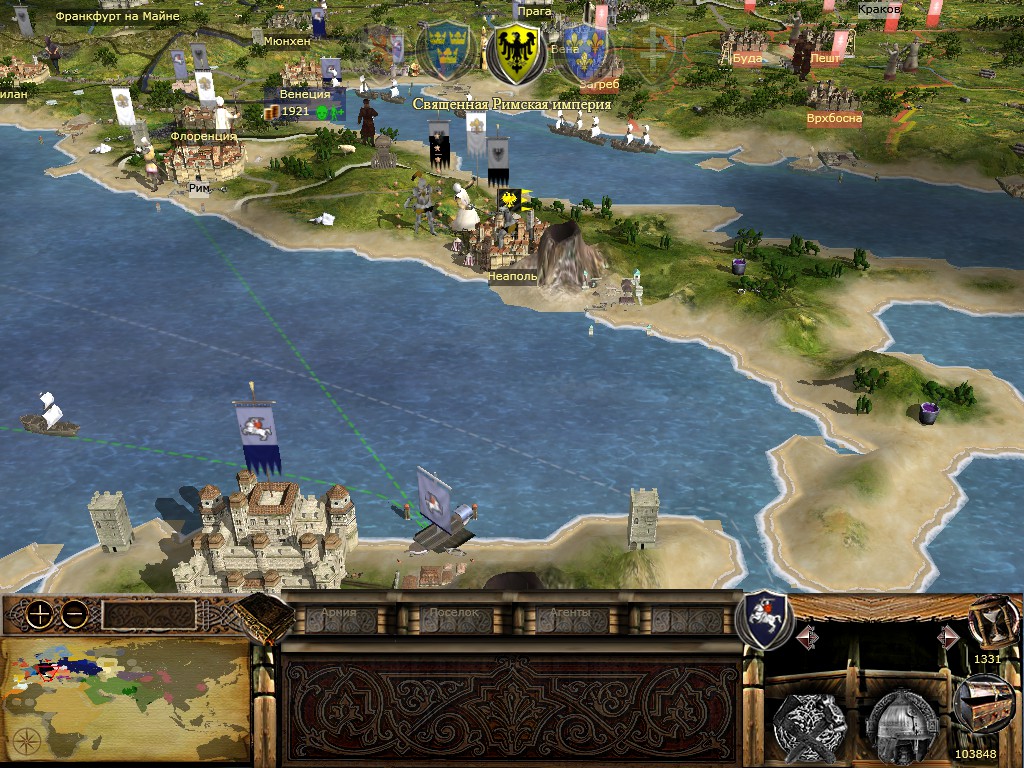Open the white knight faction shield button

point(764,620)
